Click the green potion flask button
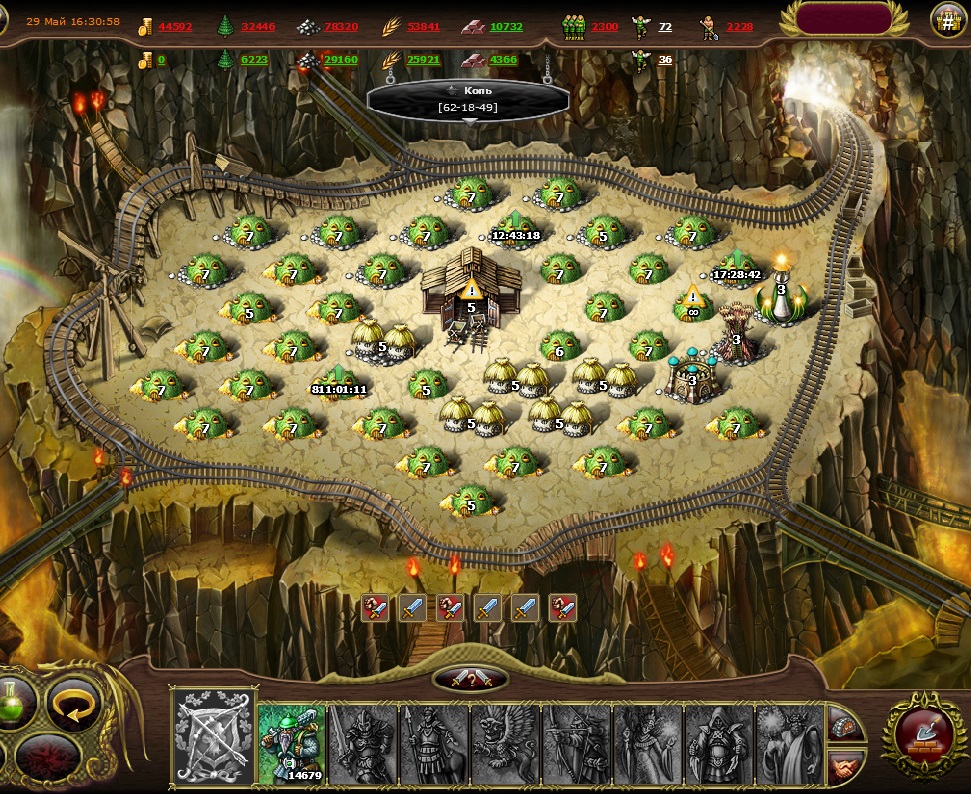Image resolution: width=971 pixels, height=794 pixels. pos(15,702)
